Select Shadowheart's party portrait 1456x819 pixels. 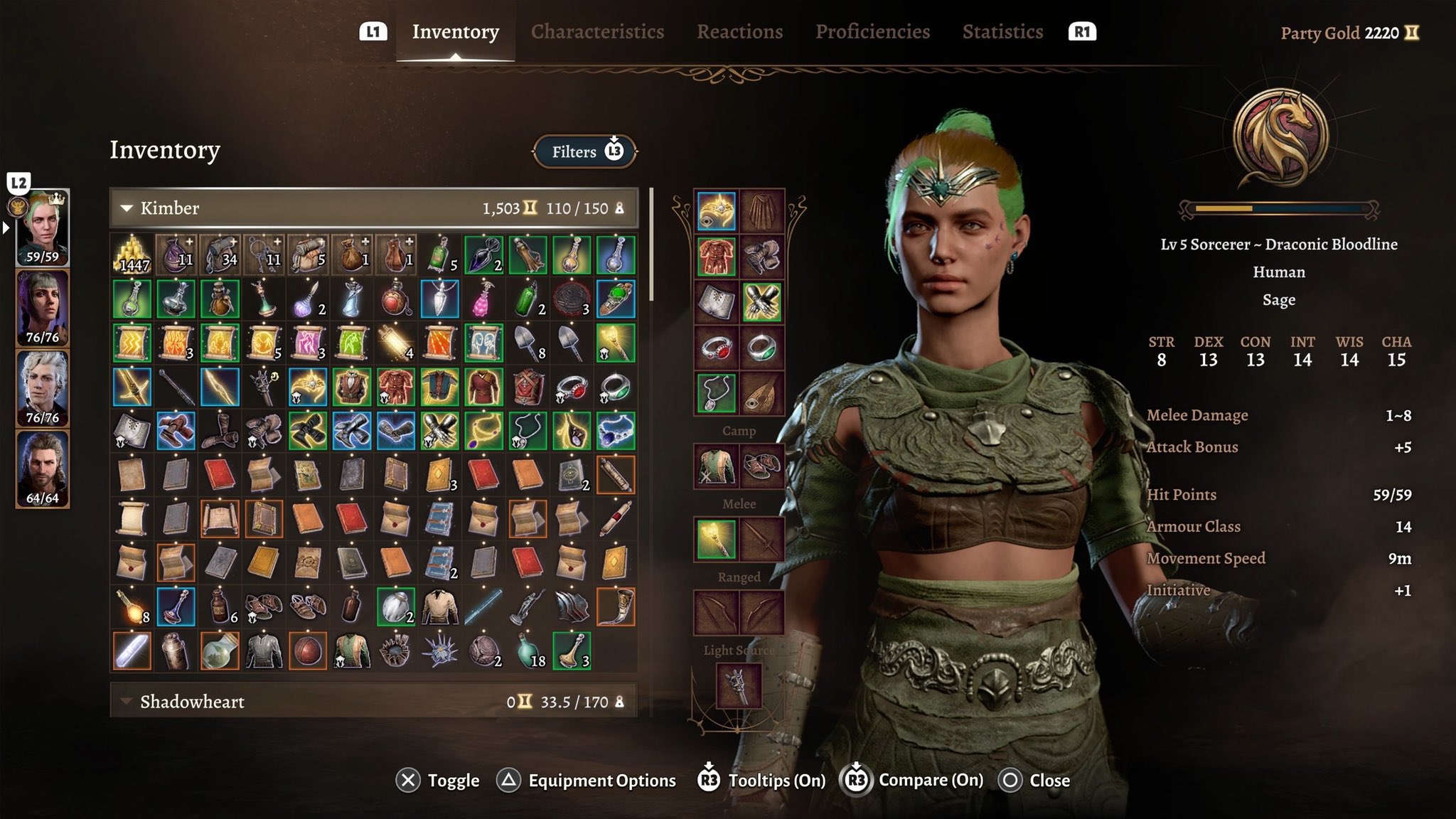pyautogui.click(x=43, y=309)
